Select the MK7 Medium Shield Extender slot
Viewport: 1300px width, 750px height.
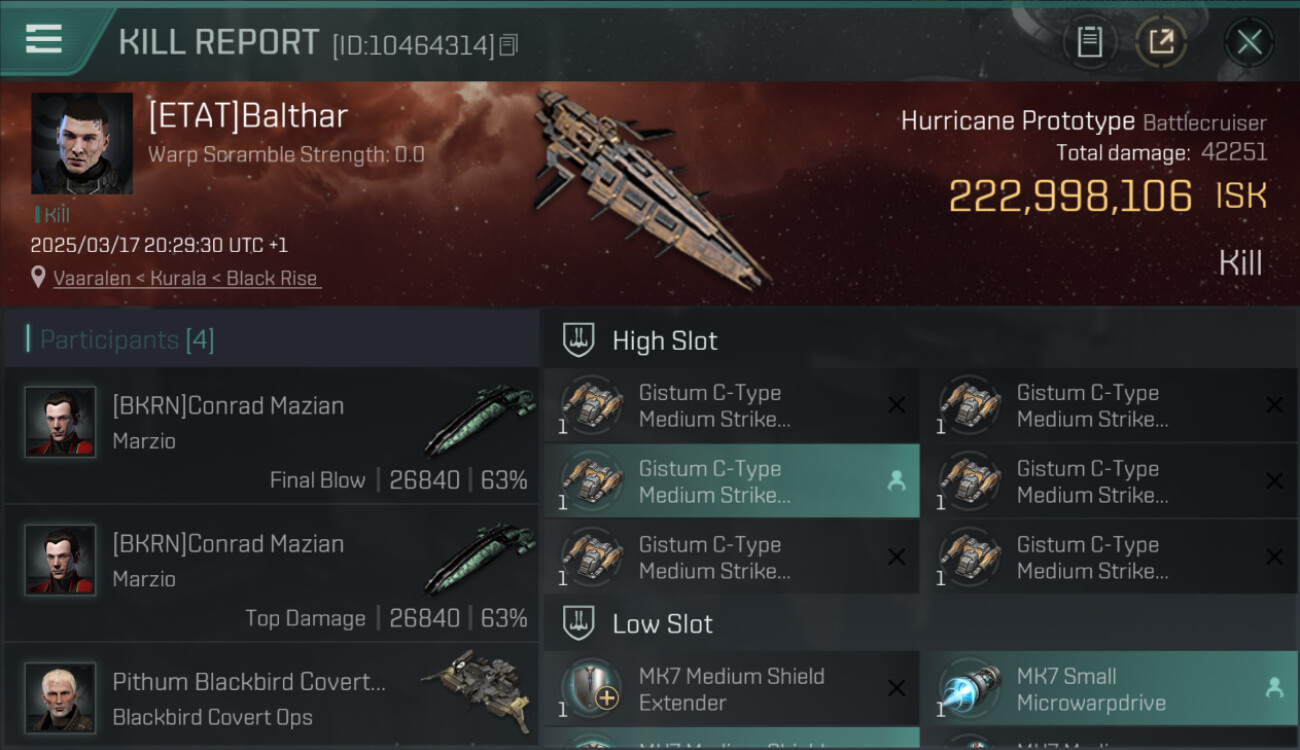click(x=731, y=689)
